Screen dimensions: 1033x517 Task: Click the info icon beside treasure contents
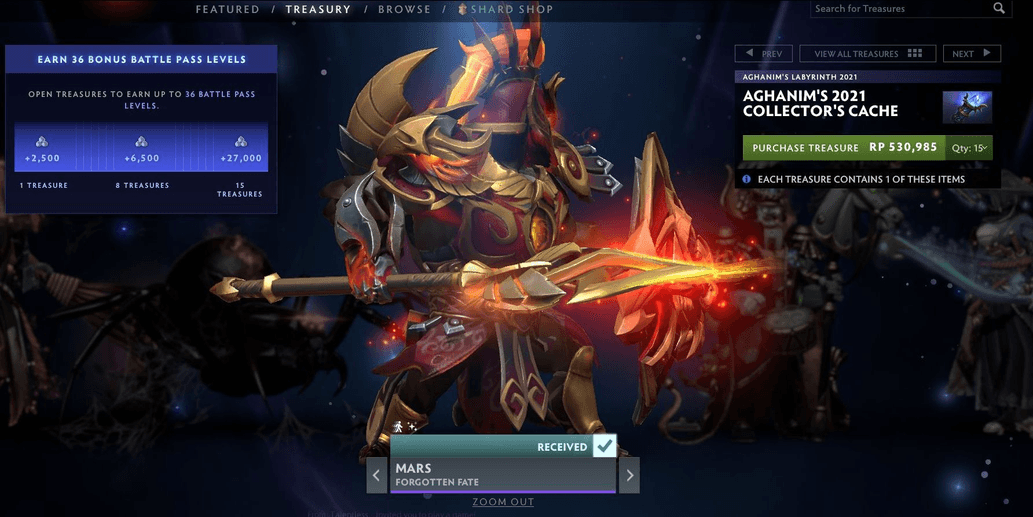click(x=746, y=179)
